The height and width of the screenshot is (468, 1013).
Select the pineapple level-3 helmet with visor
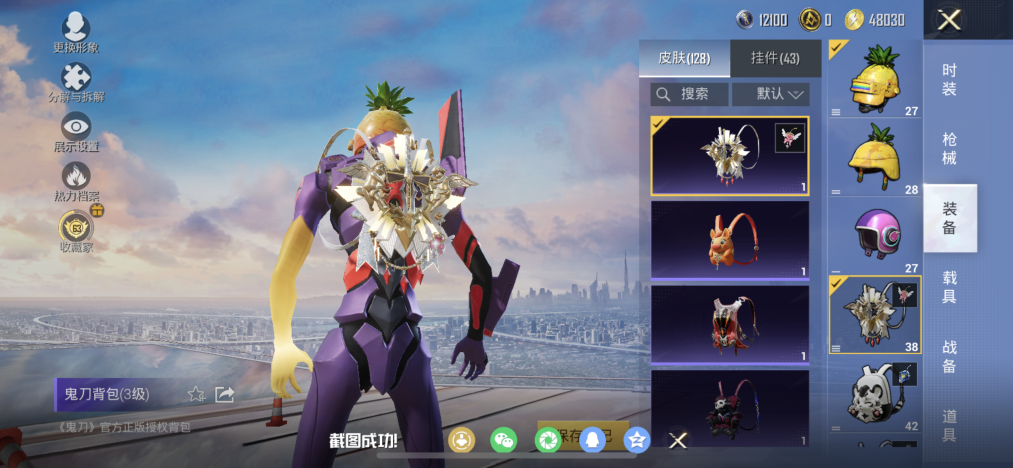(x=874, y=80)
